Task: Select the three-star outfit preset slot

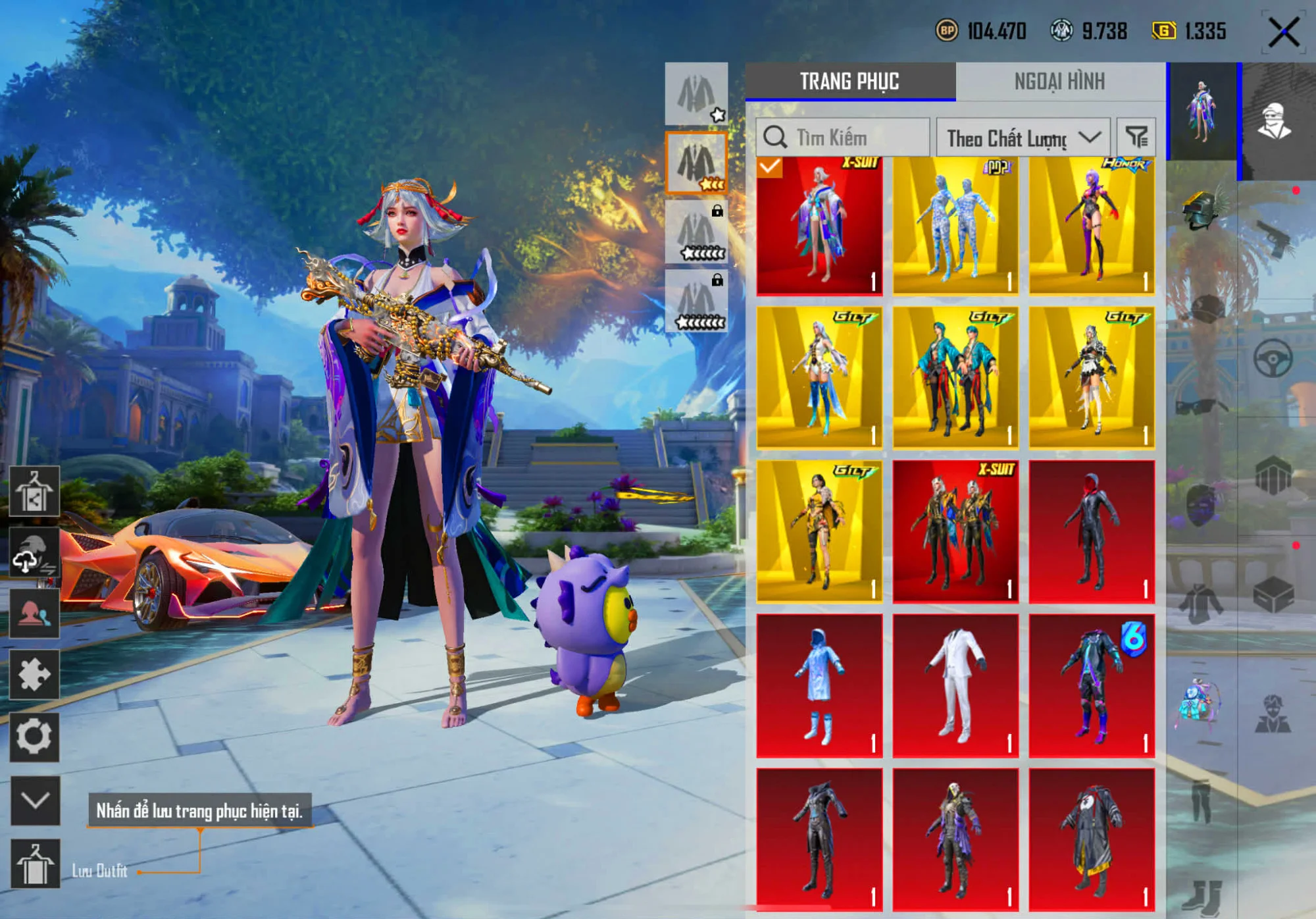Action: tap(696, 163)
